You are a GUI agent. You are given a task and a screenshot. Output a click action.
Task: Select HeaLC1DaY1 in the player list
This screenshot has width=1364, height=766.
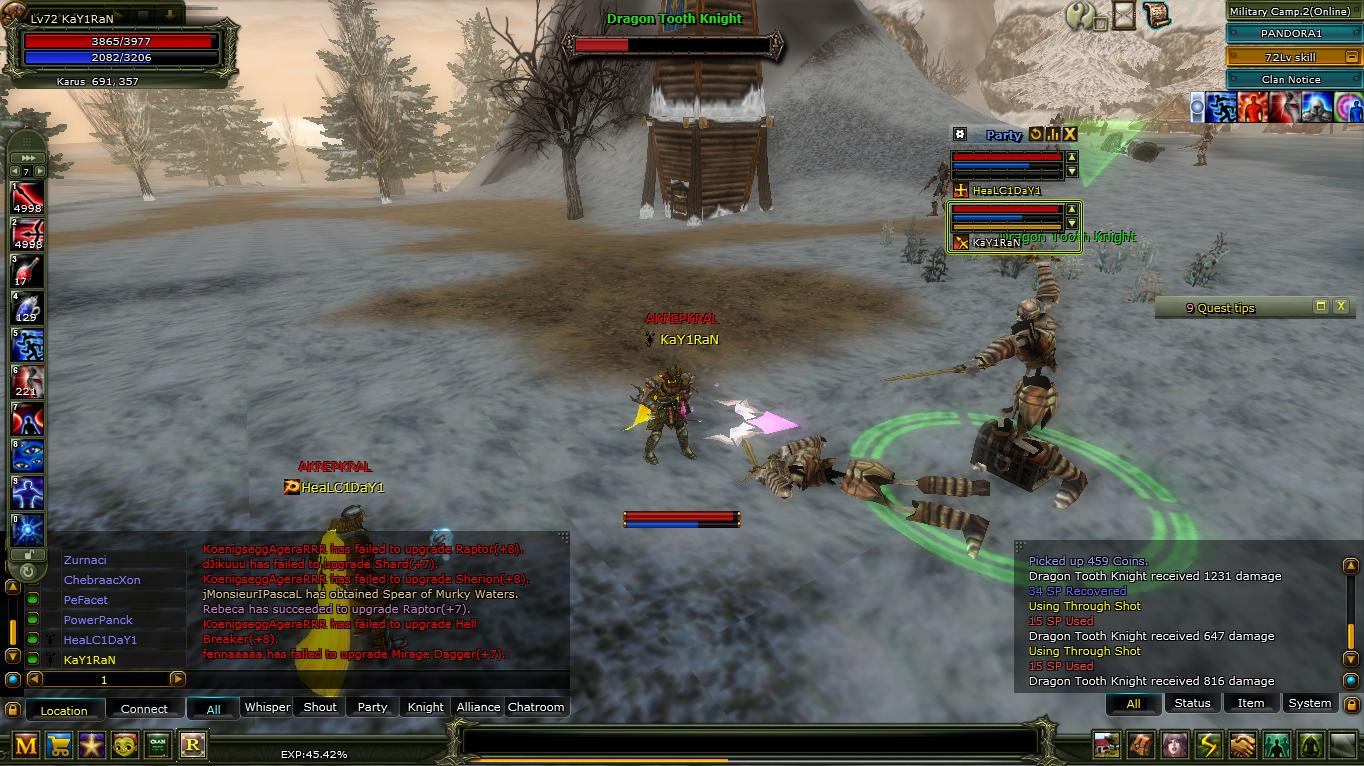point(100,640)
